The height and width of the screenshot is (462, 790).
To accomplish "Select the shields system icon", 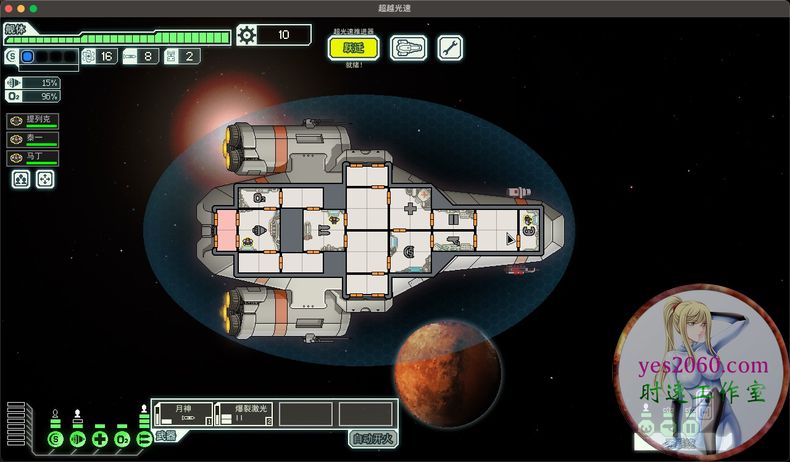I will coord(55,438).
